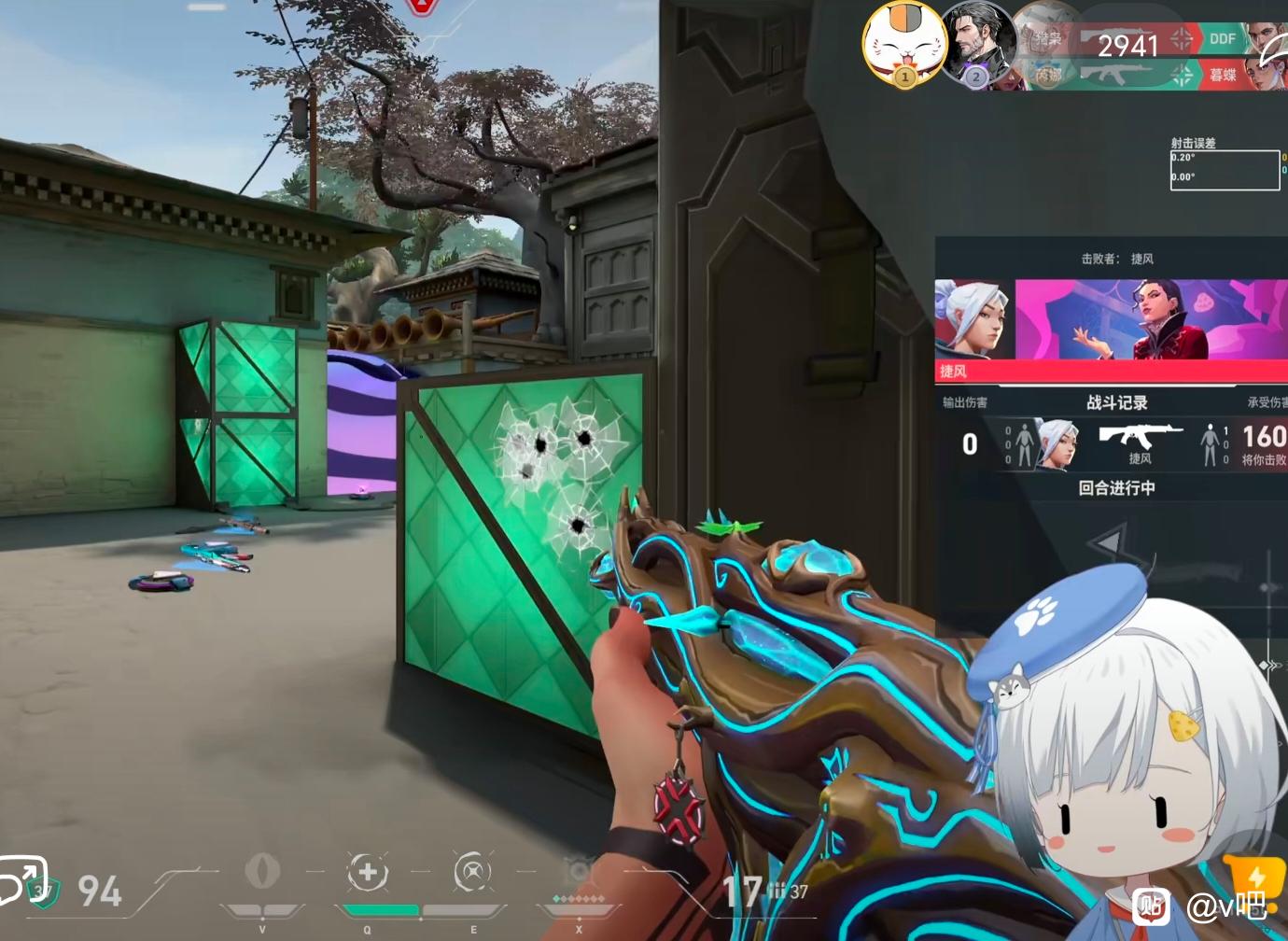This screenshot has width=1288, height=941.
Task: Use the healing orb Q ability
Action: click(368, 873)
